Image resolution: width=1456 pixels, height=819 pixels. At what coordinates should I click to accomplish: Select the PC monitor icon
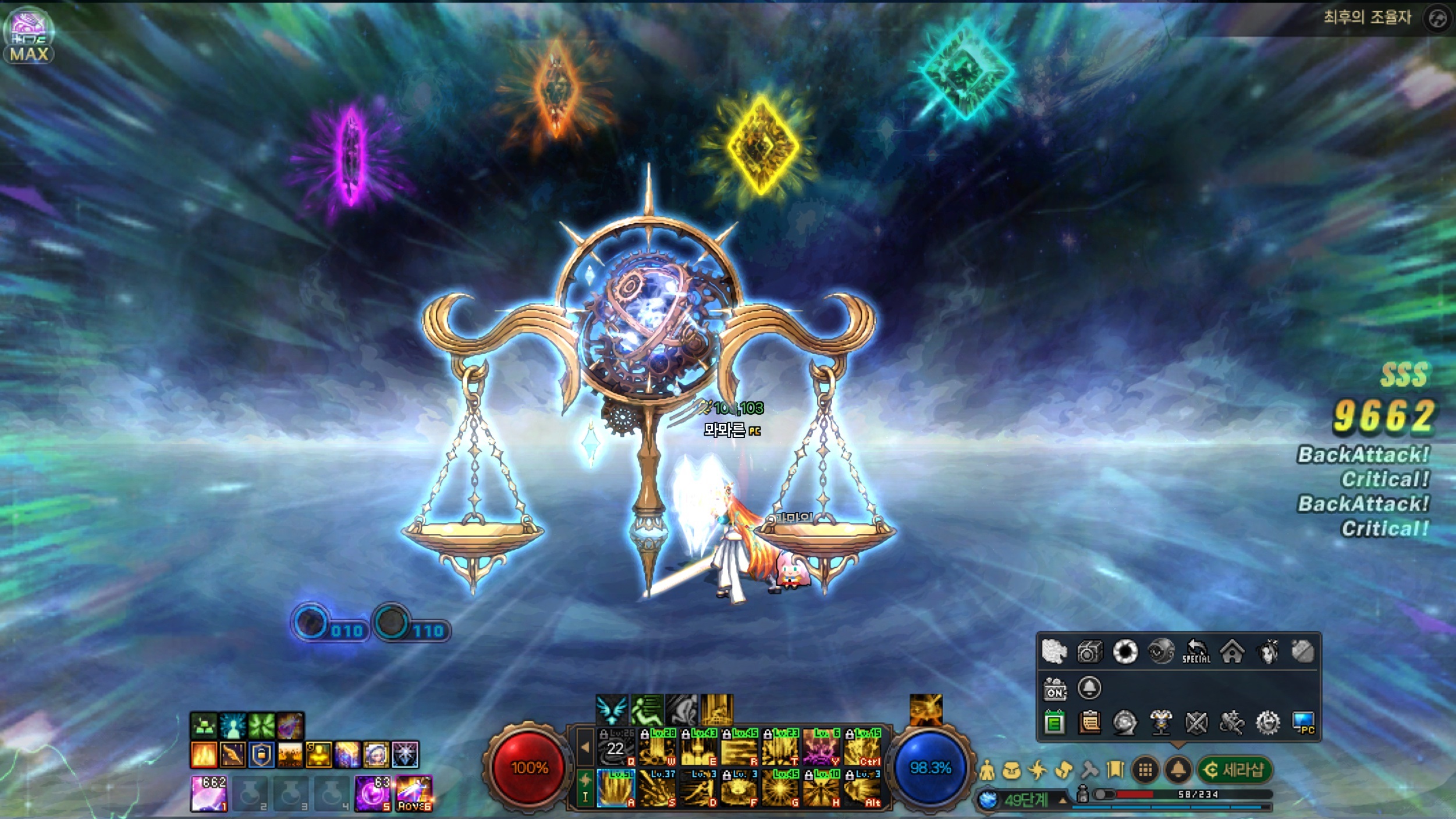click(1304, 723)
